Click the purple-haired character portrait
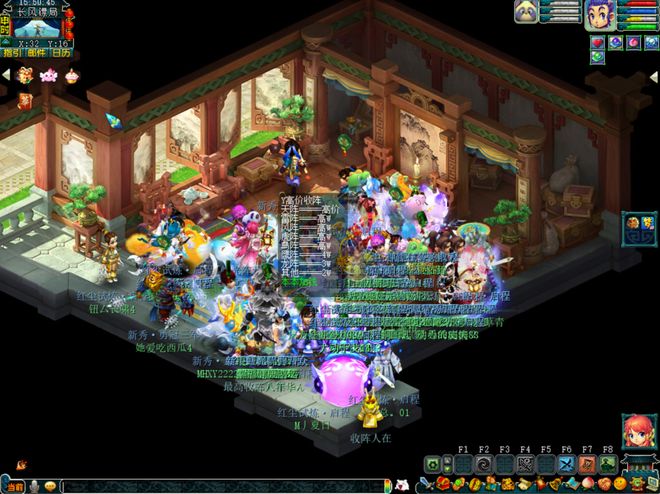The width and height of the screenshot is (660, 494). click(x=598, y=15)
